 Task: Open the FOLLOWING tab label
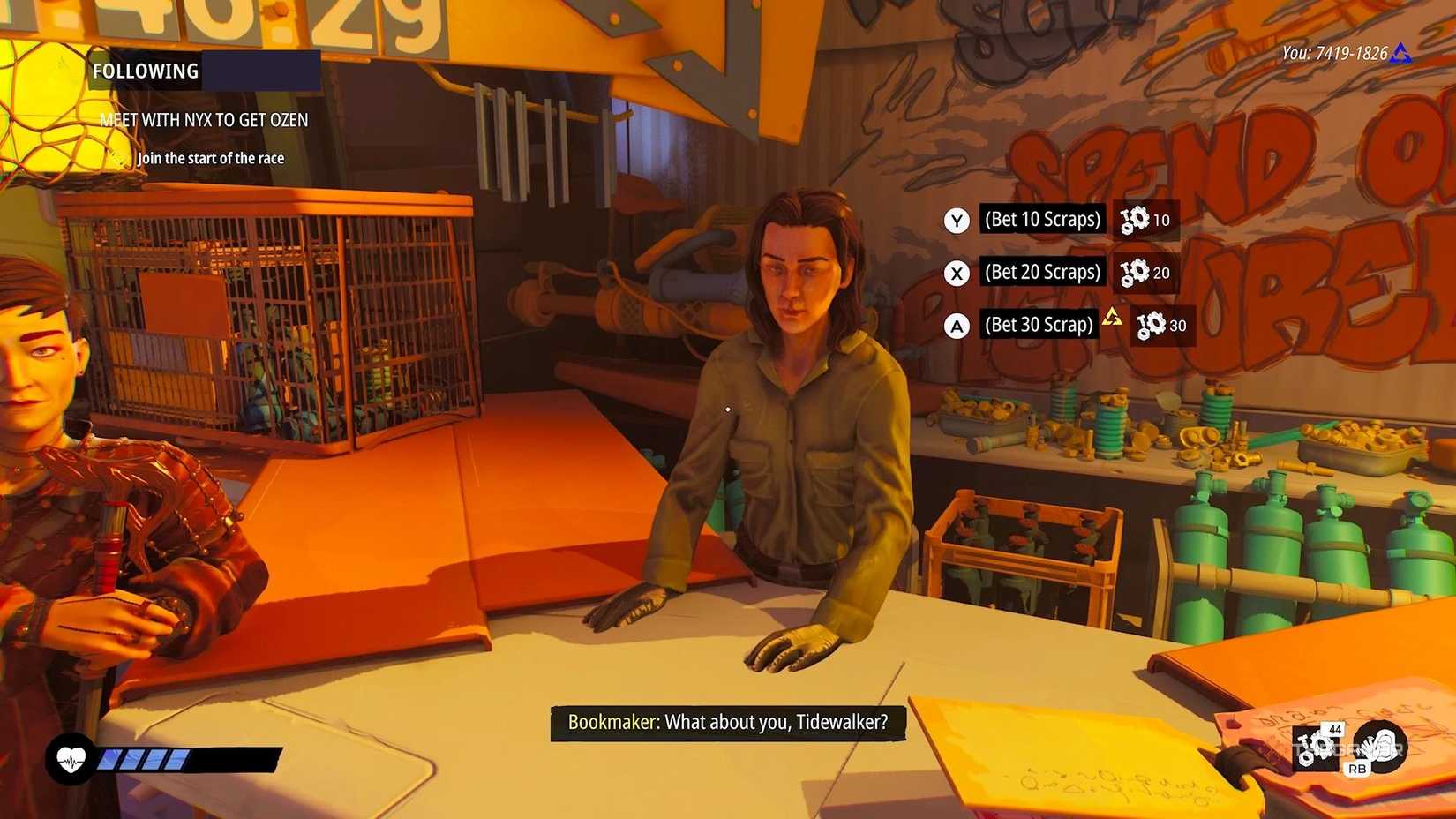(145, 71)
